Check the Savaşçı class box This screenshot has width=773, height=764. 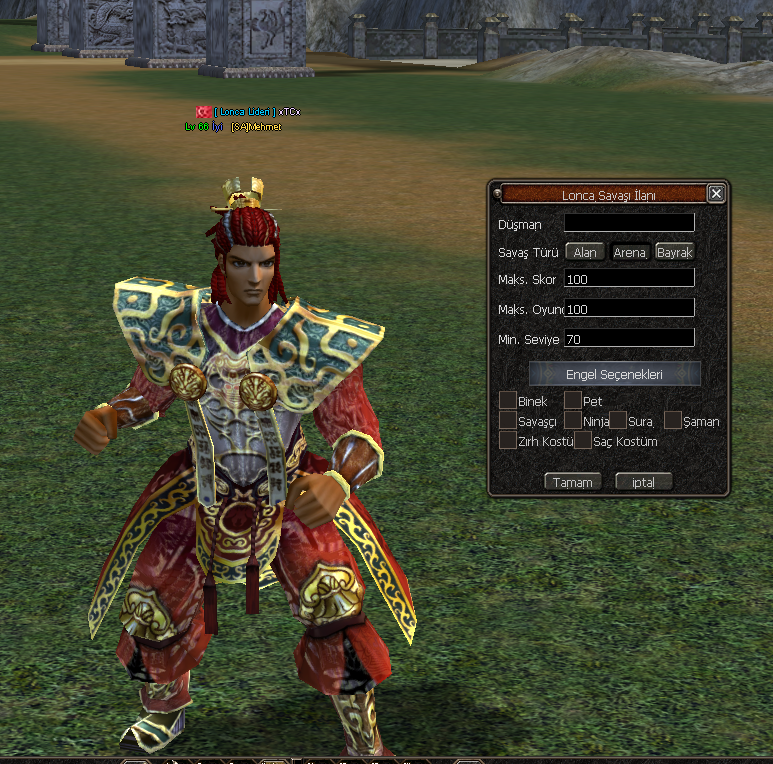[x=508, y=421]
